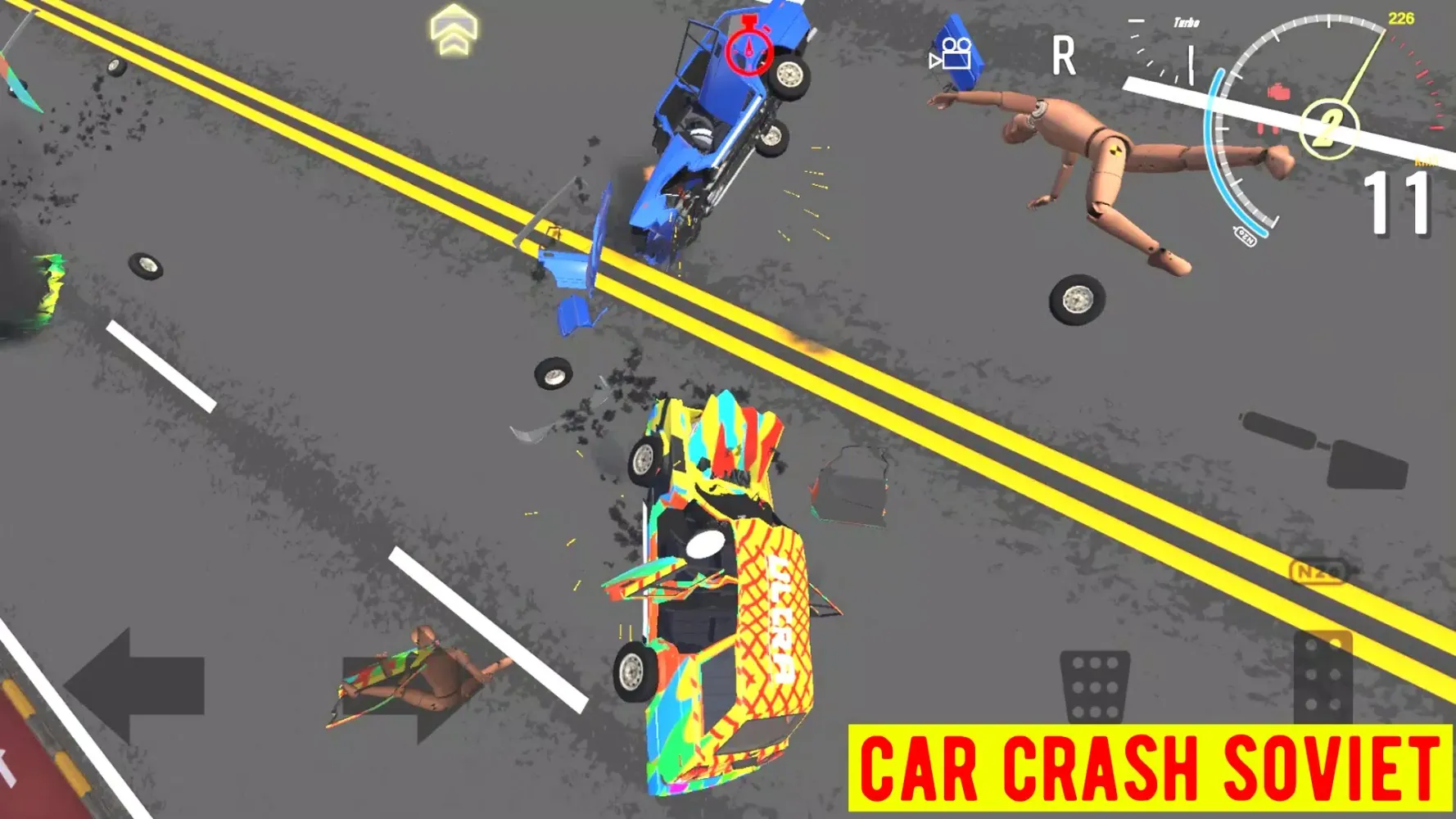Steer left with the left arrow
The height and width of the screenshot is (819, 1456).
(135, 685)
